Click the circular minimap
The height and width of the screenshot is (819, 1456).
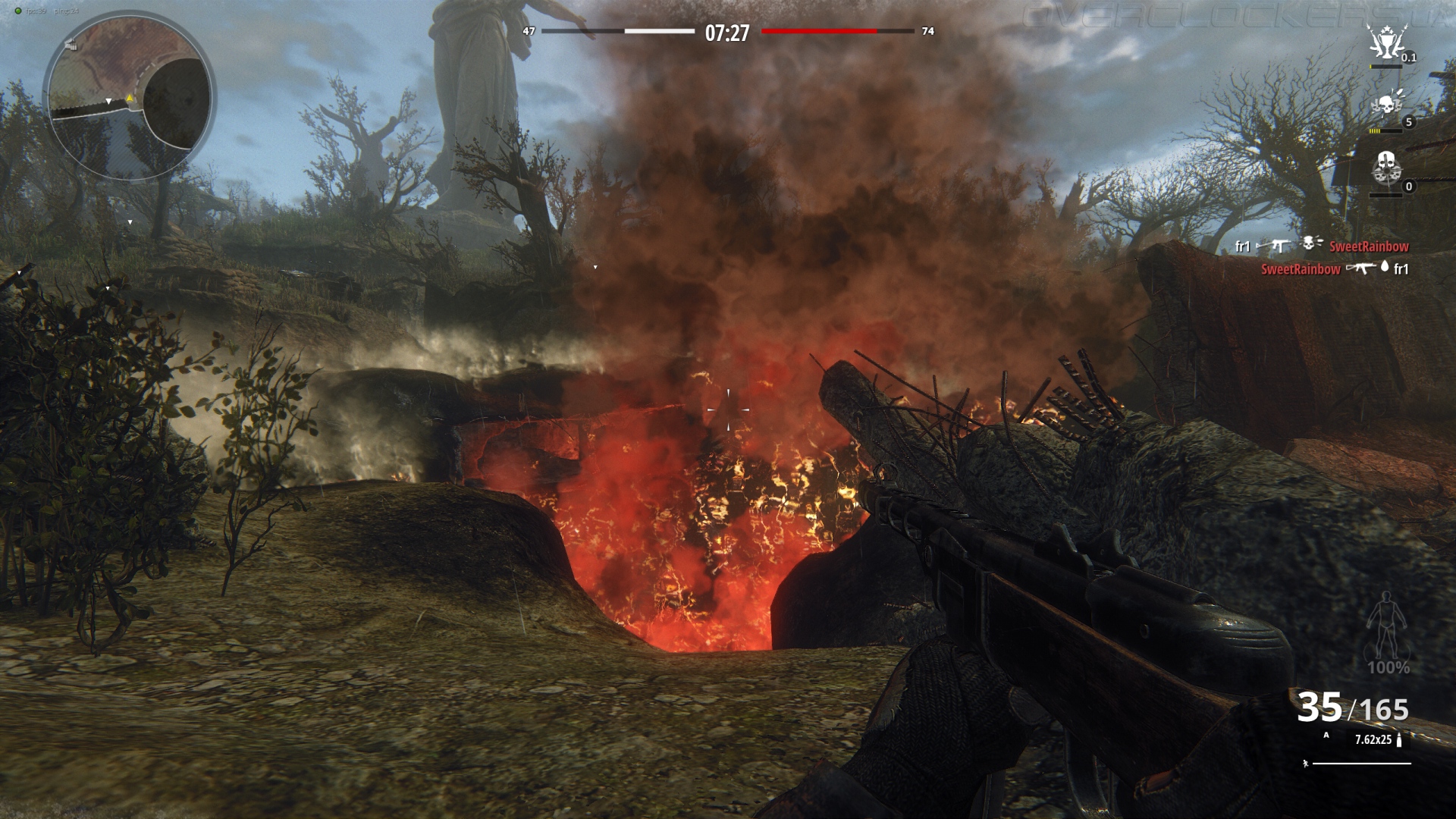point(129,96)
